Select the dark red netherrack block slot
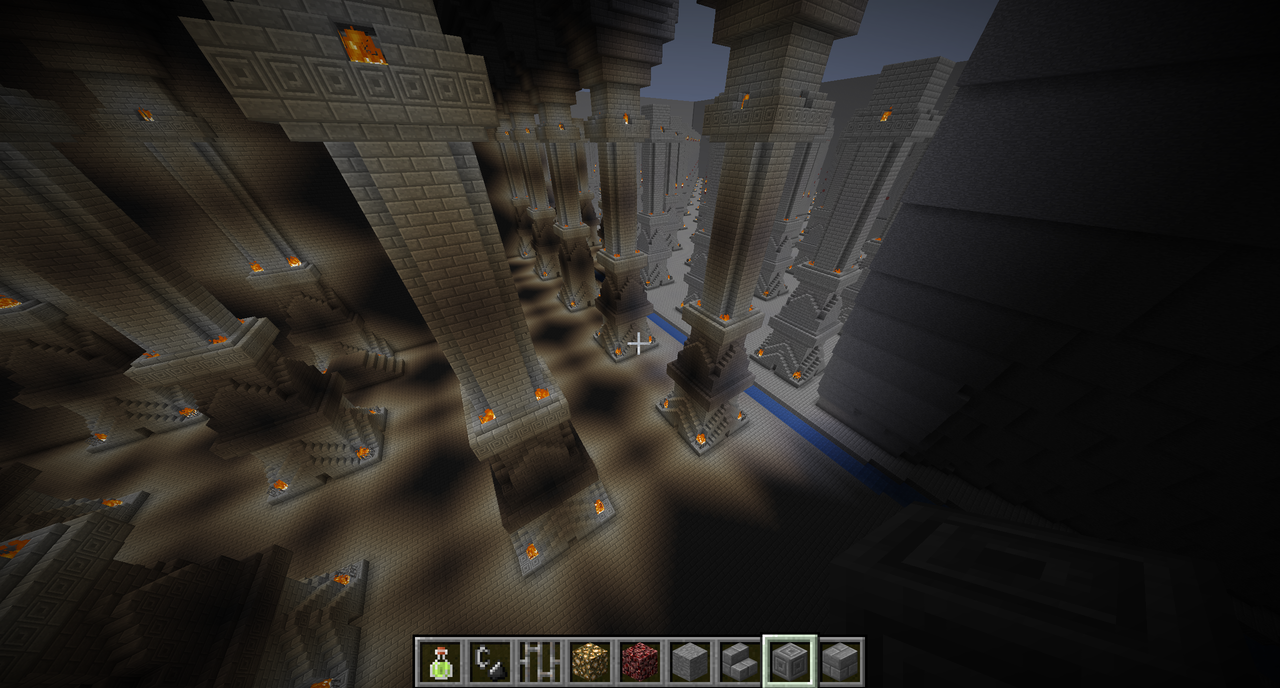1280x688 pixels. pyautogui.click(x=640, y=661)
